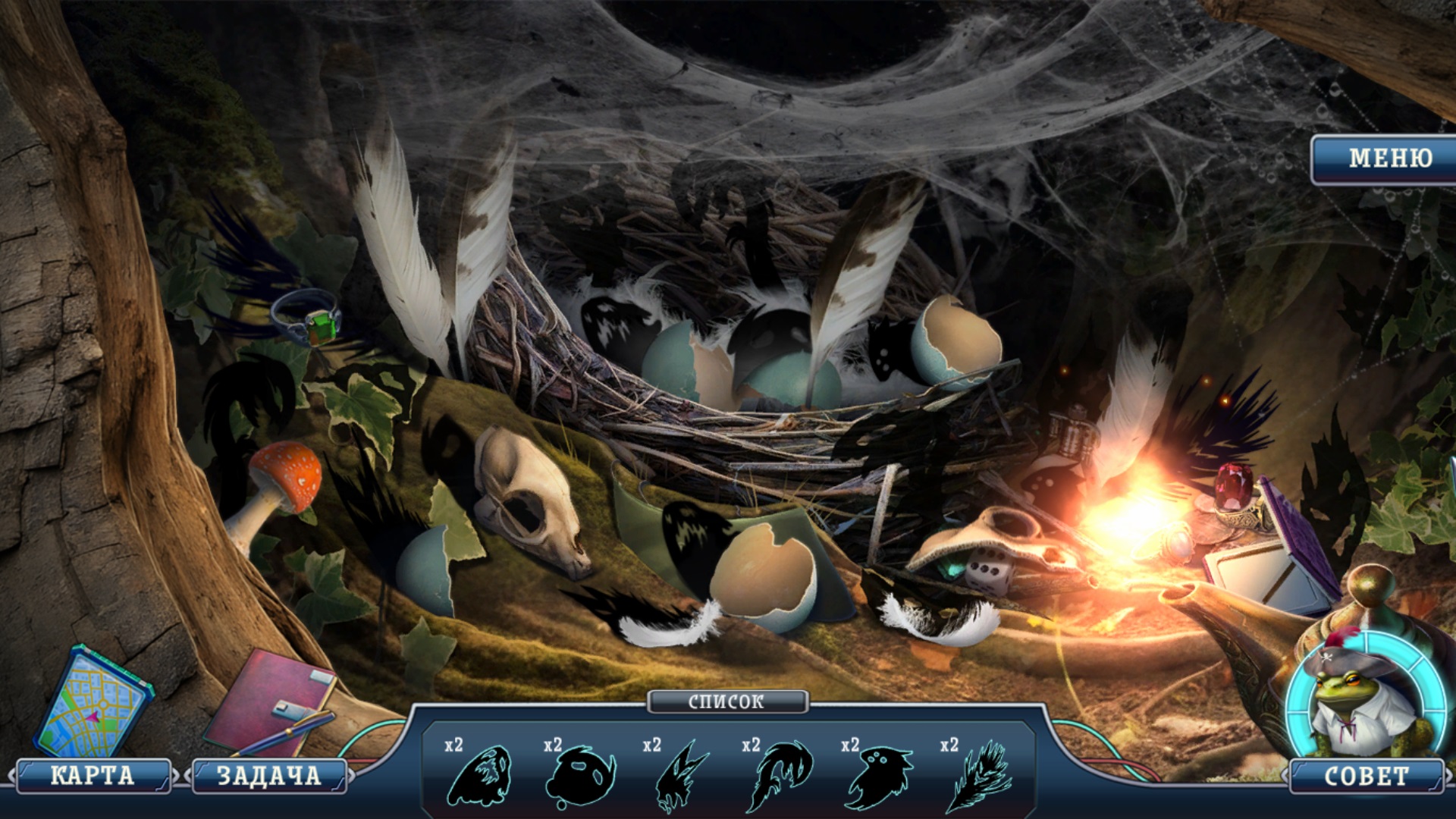Click the СОВЕТ hint button
This screenshot has width=1456, height=819.
(1365, 776)
